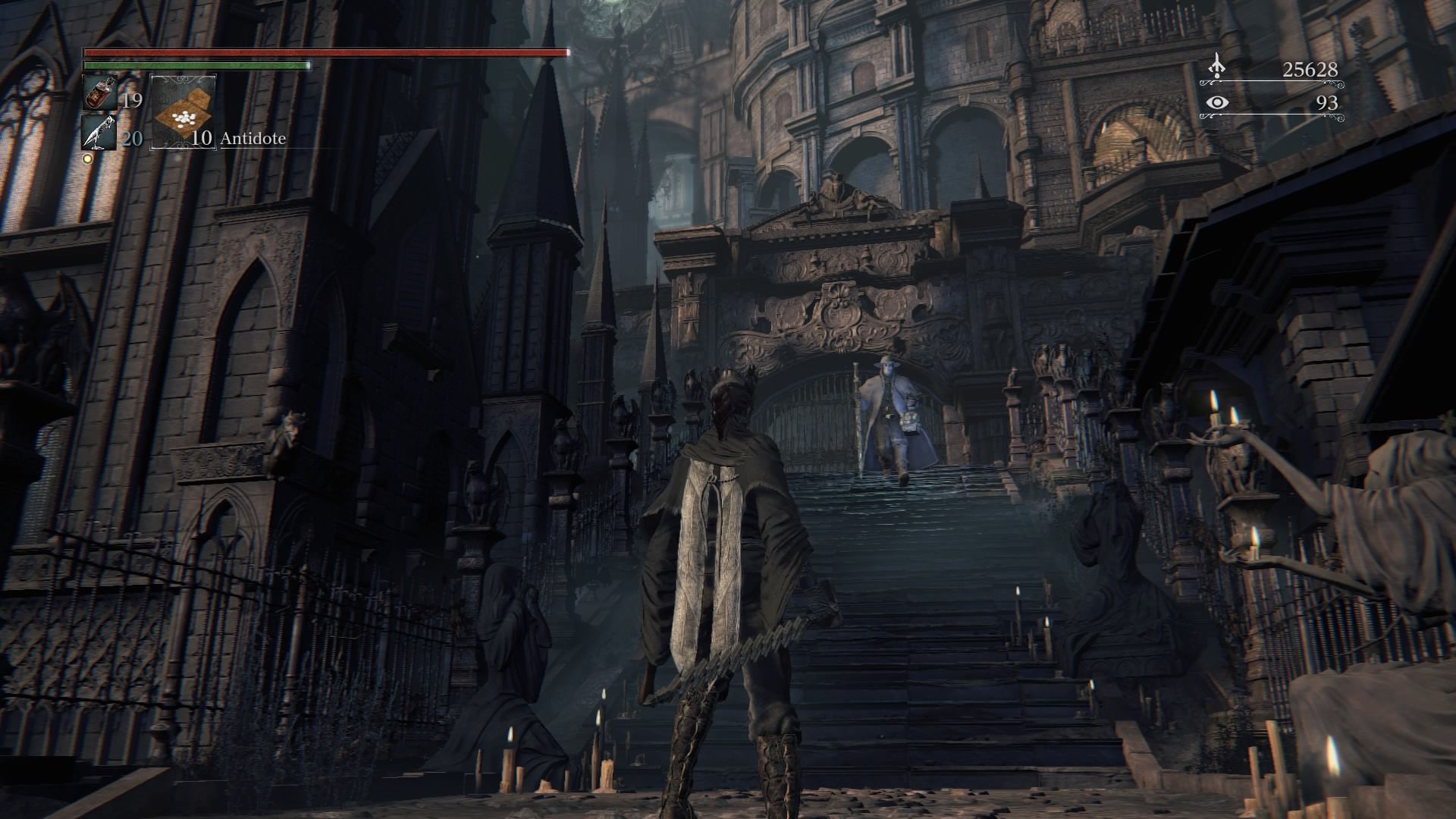Select the Antidote label text
Screen dimensions: 1456x819
click(253, 139)
